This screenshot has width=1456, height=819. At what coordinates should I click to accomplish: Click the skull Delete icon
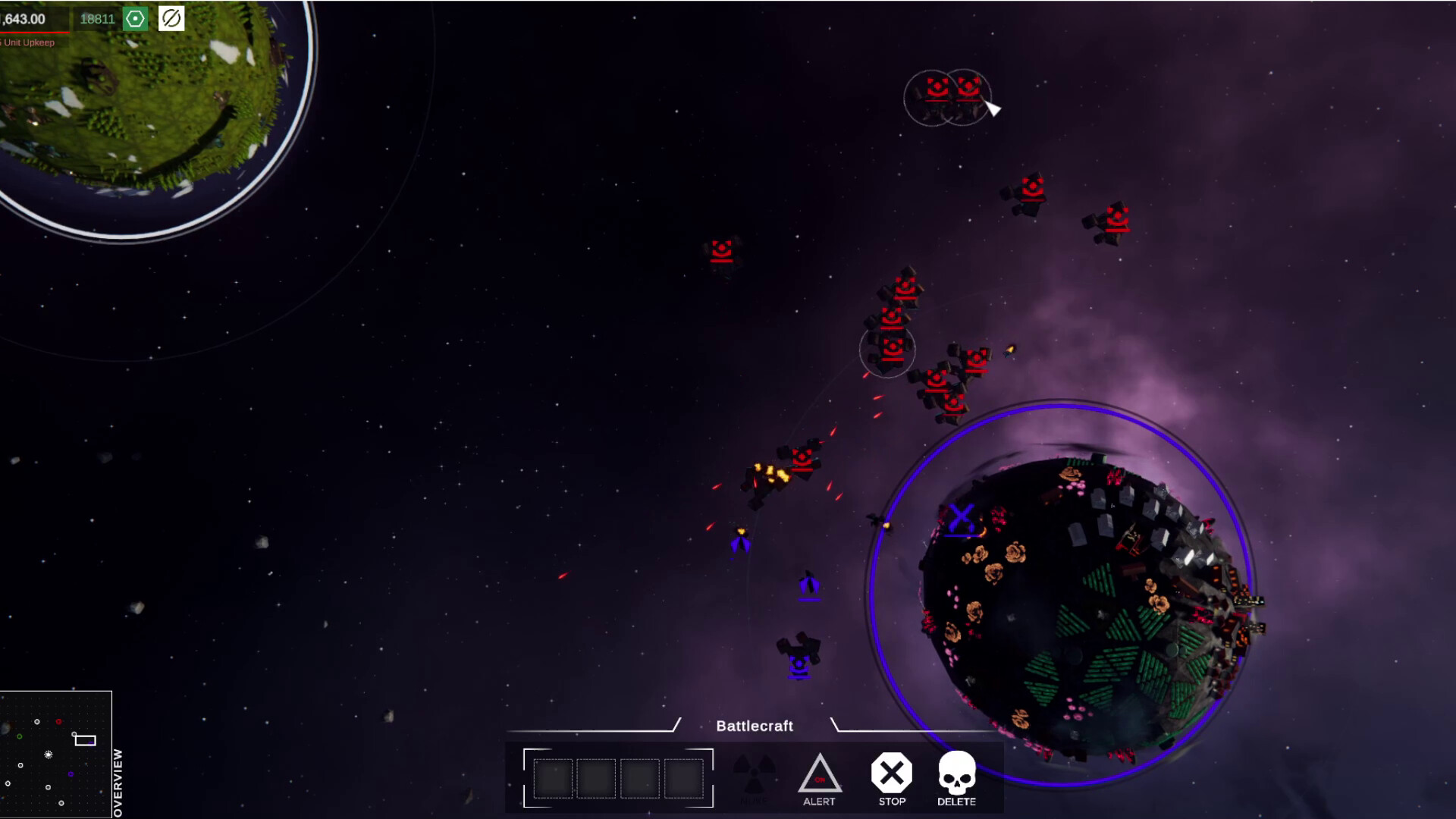(x=957, y=772)
